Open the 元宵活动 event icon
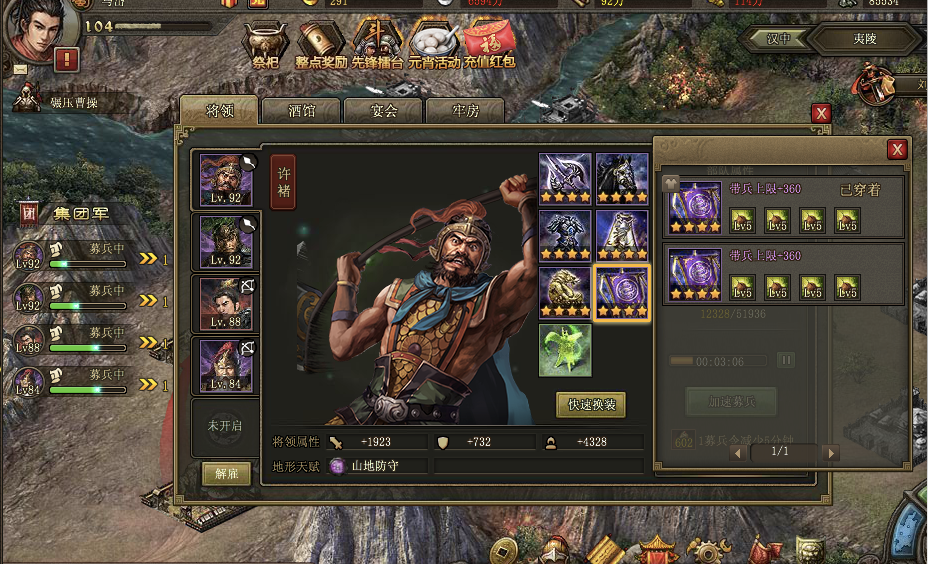The width and height of the screenshot is (928, 564). 434,45
